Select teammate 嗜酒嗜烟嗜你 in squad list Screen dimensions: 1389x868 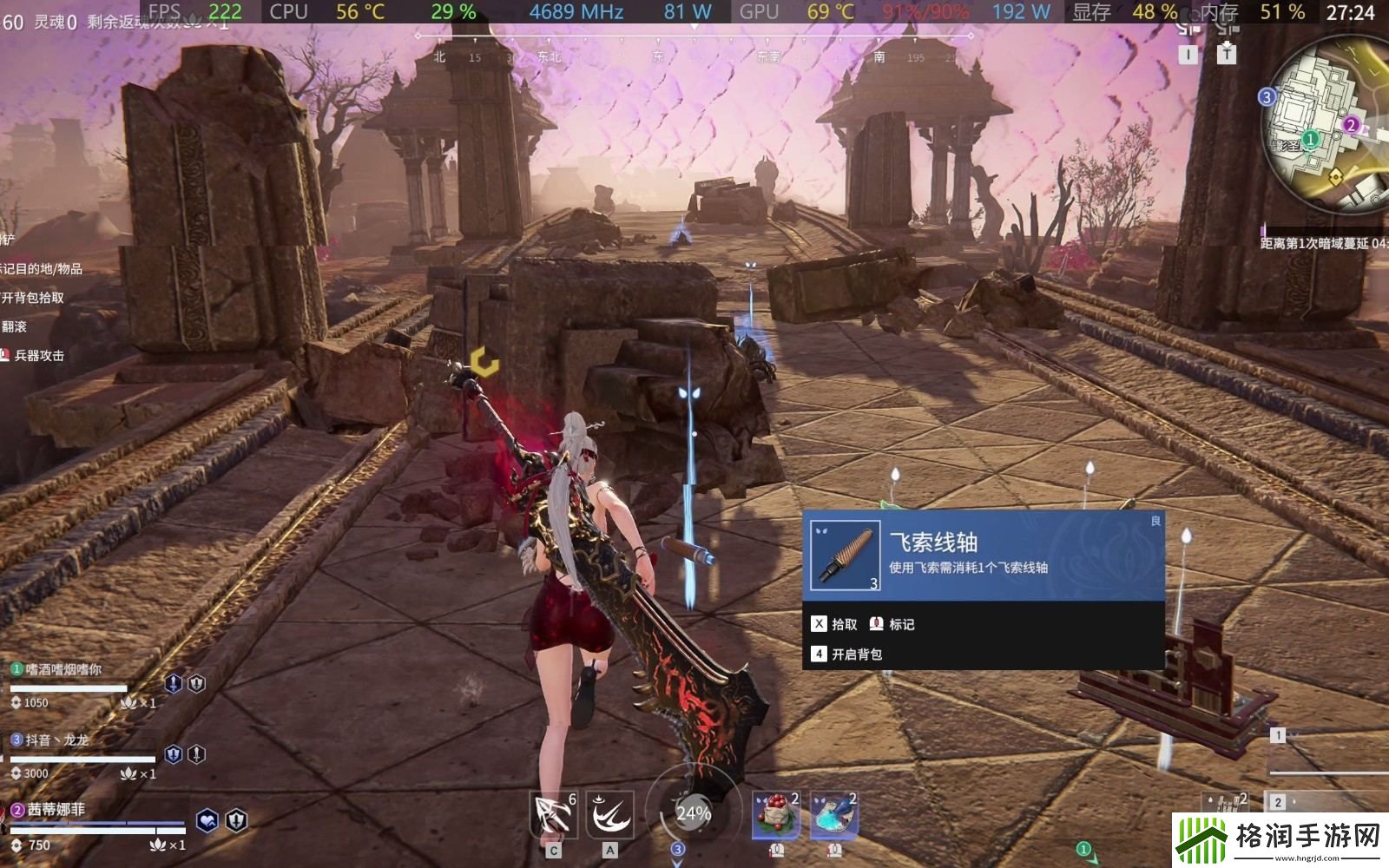pyautogui.click(x=63, y=669)
